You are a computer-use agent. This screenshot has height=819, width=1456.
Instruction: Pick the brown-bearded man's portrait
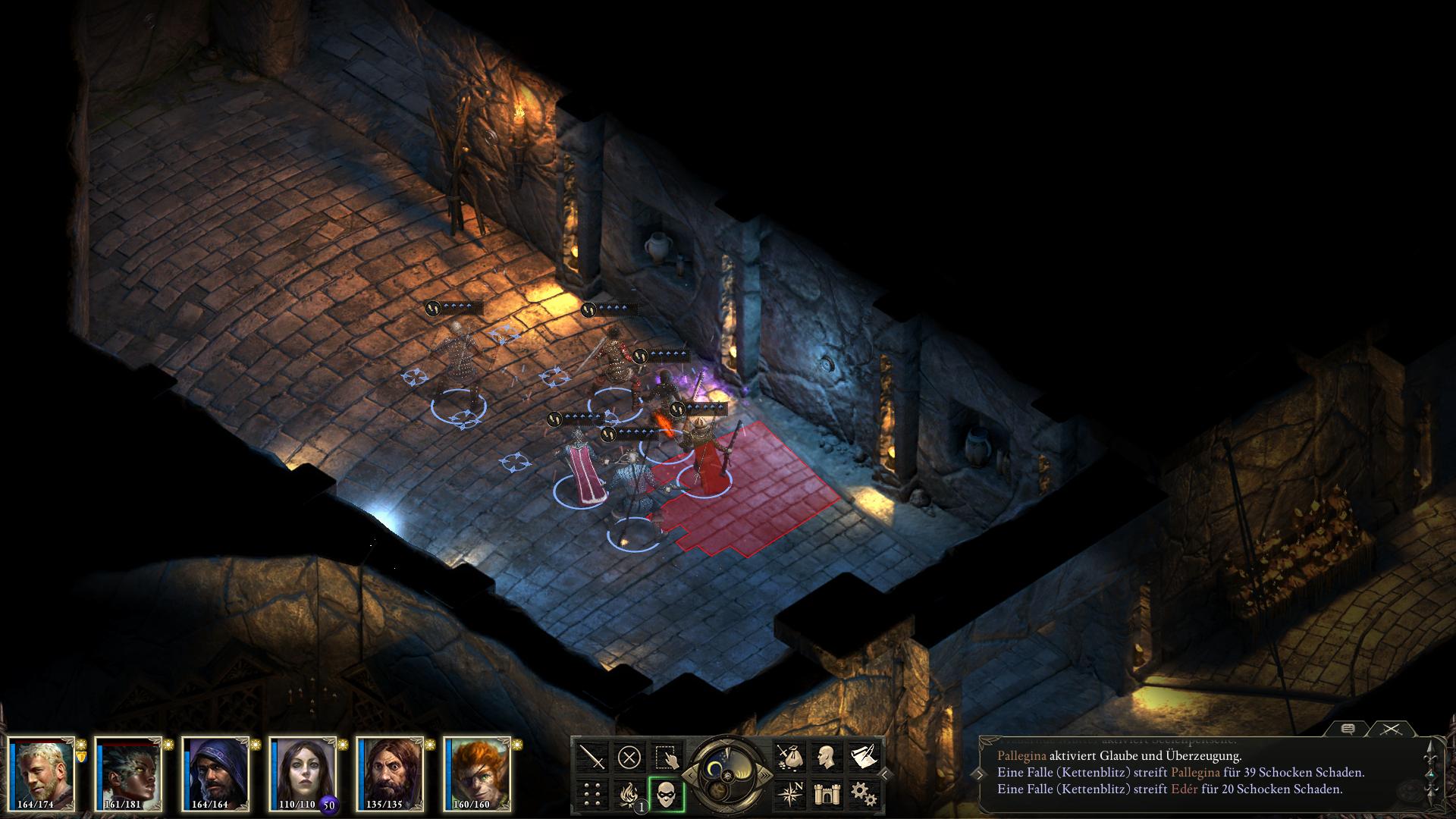[x=389, y=772]
